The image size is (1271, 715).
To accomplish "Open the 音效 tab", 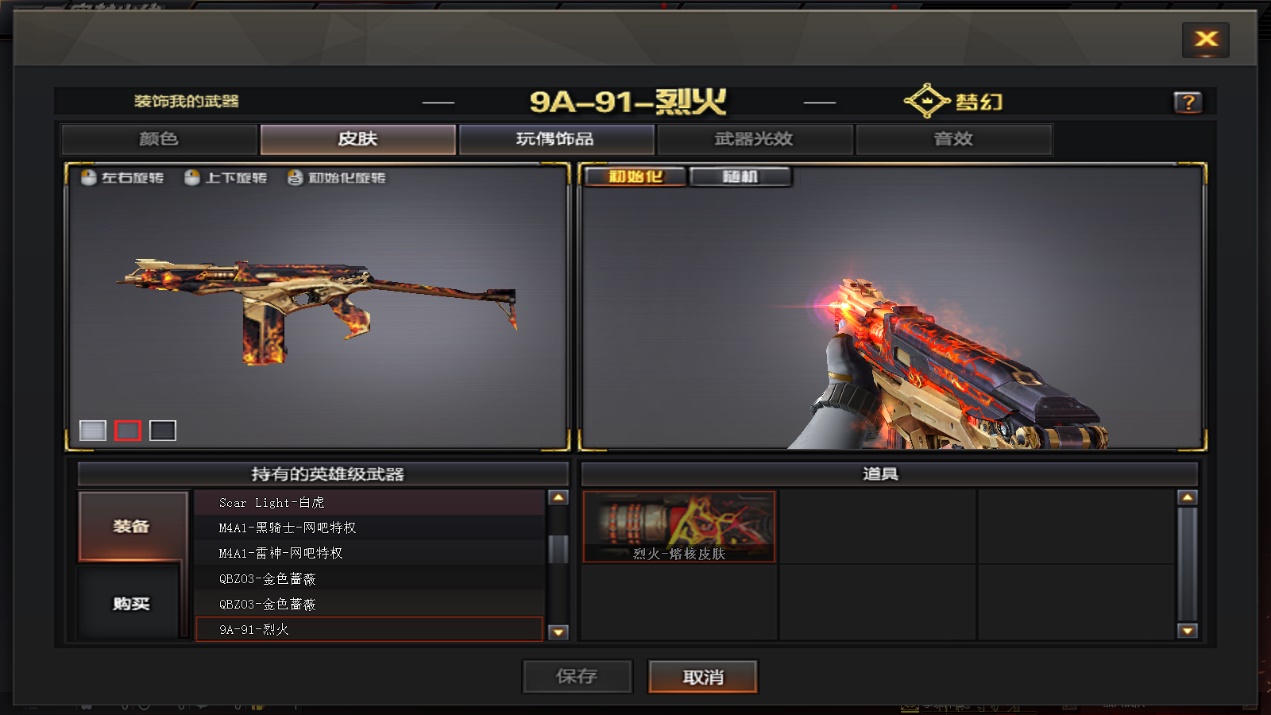I will point(953,139).
